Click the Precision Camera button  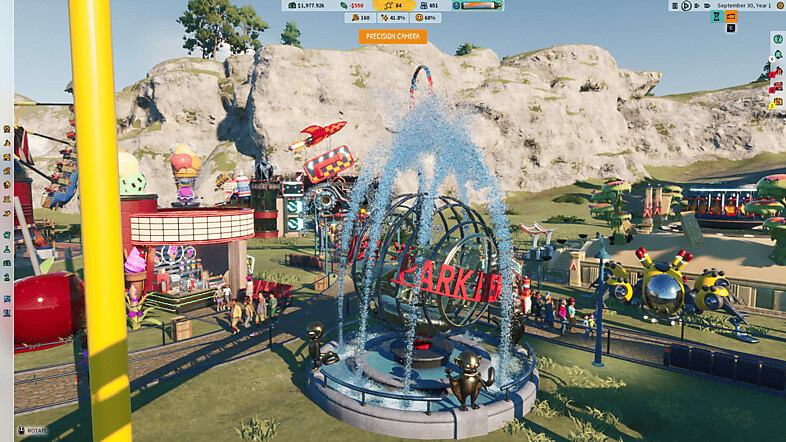(x=392, y=36)
